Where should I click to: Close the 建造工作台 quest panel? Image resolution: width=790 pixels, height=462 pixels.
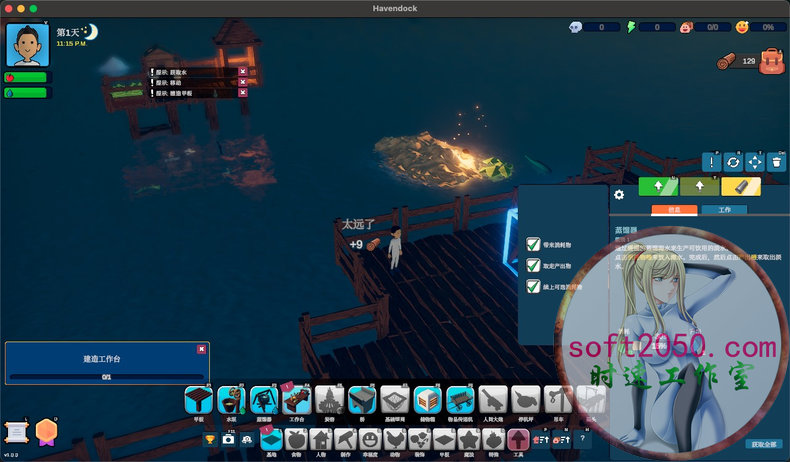tap(202, 349)
